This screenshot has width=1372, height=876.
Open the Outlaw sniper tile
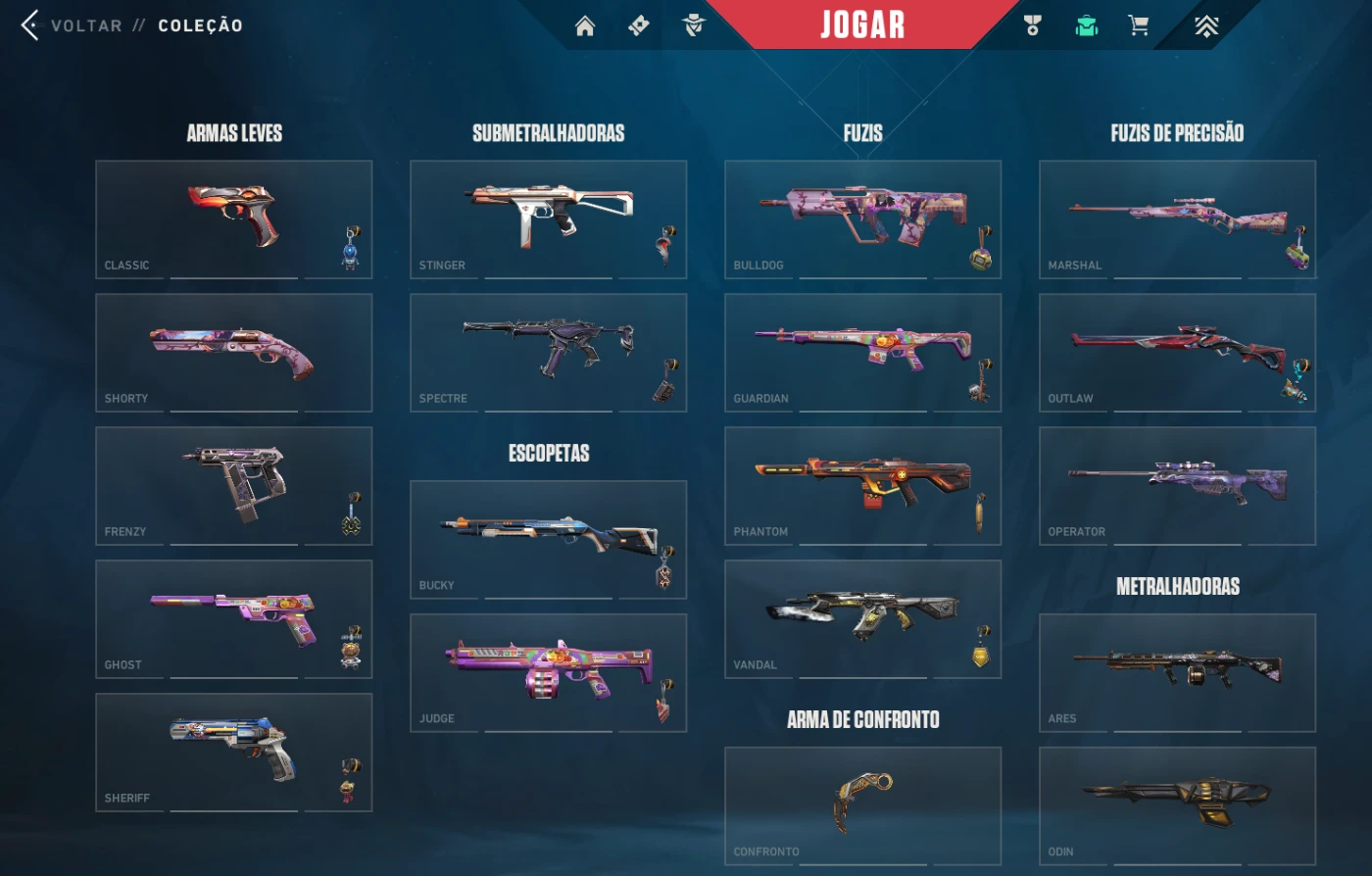click(1177, 352)
